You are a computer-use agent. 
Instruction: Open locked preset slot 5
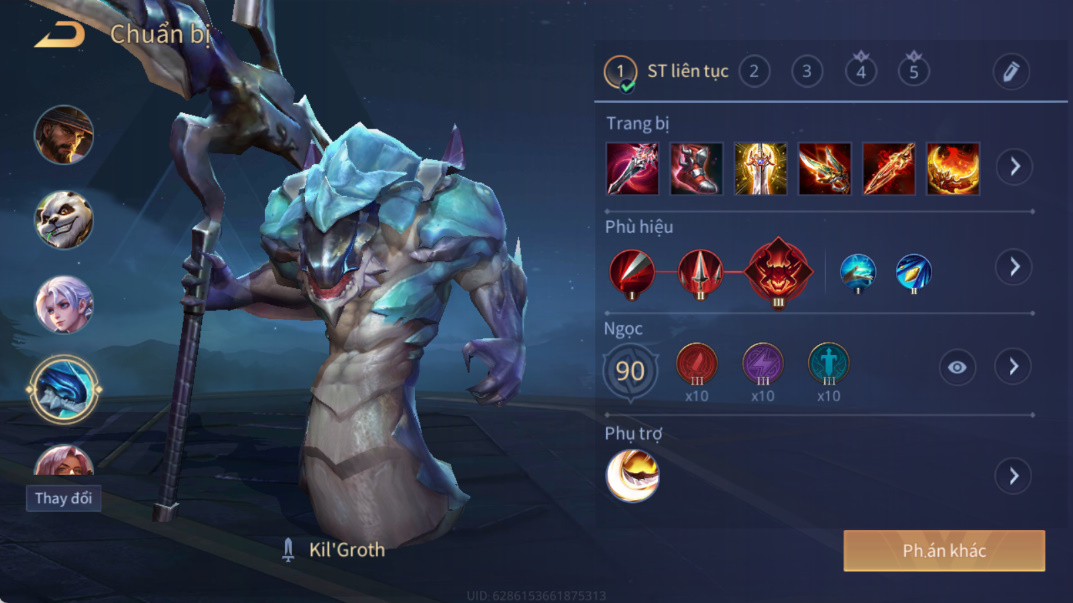point(913,72)
